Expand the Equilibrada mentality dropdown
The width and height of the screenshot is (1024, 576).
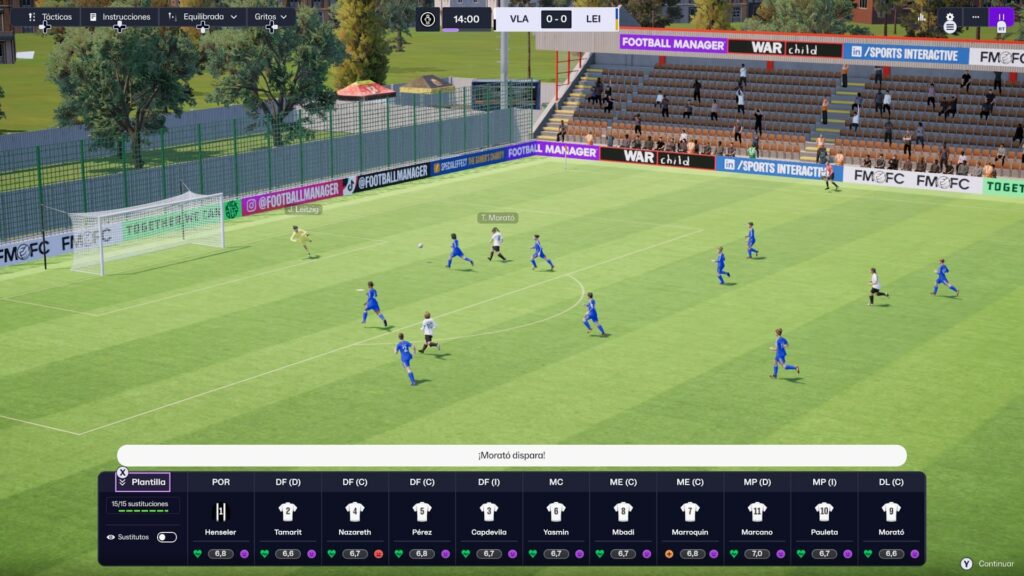pos(203,17)
